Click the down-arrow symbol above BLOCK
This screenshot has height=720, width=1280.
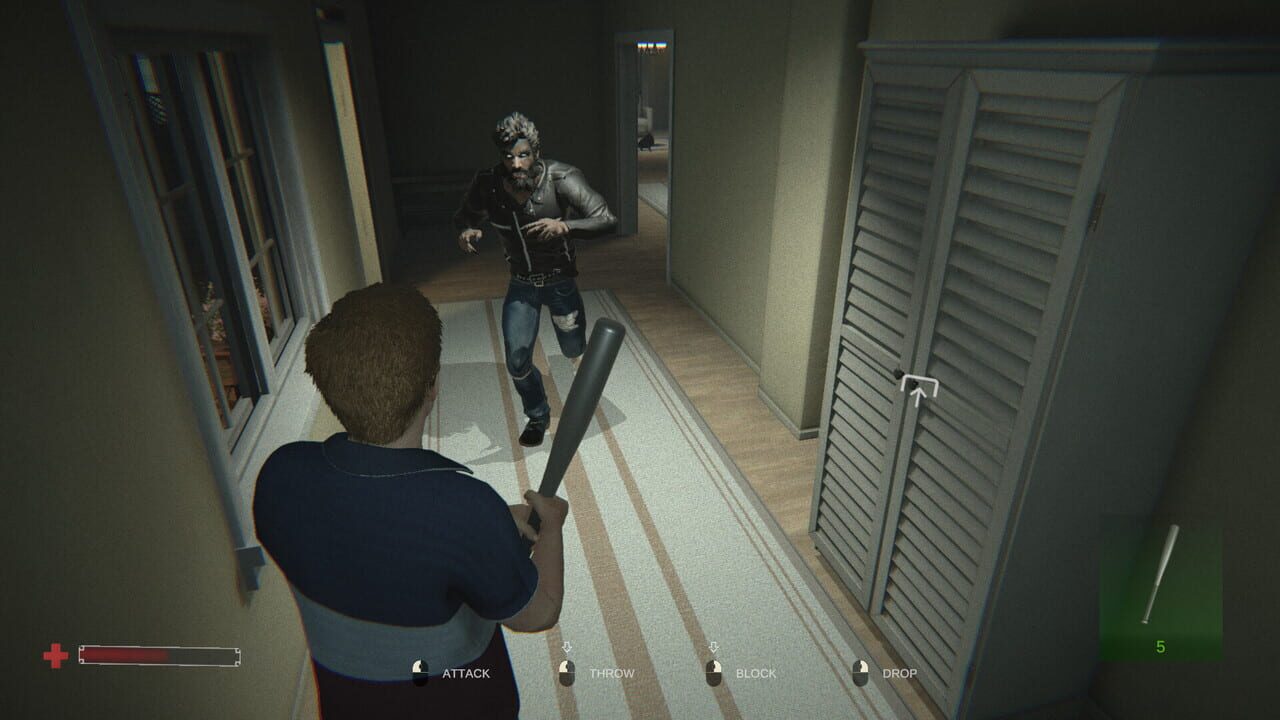716,647
